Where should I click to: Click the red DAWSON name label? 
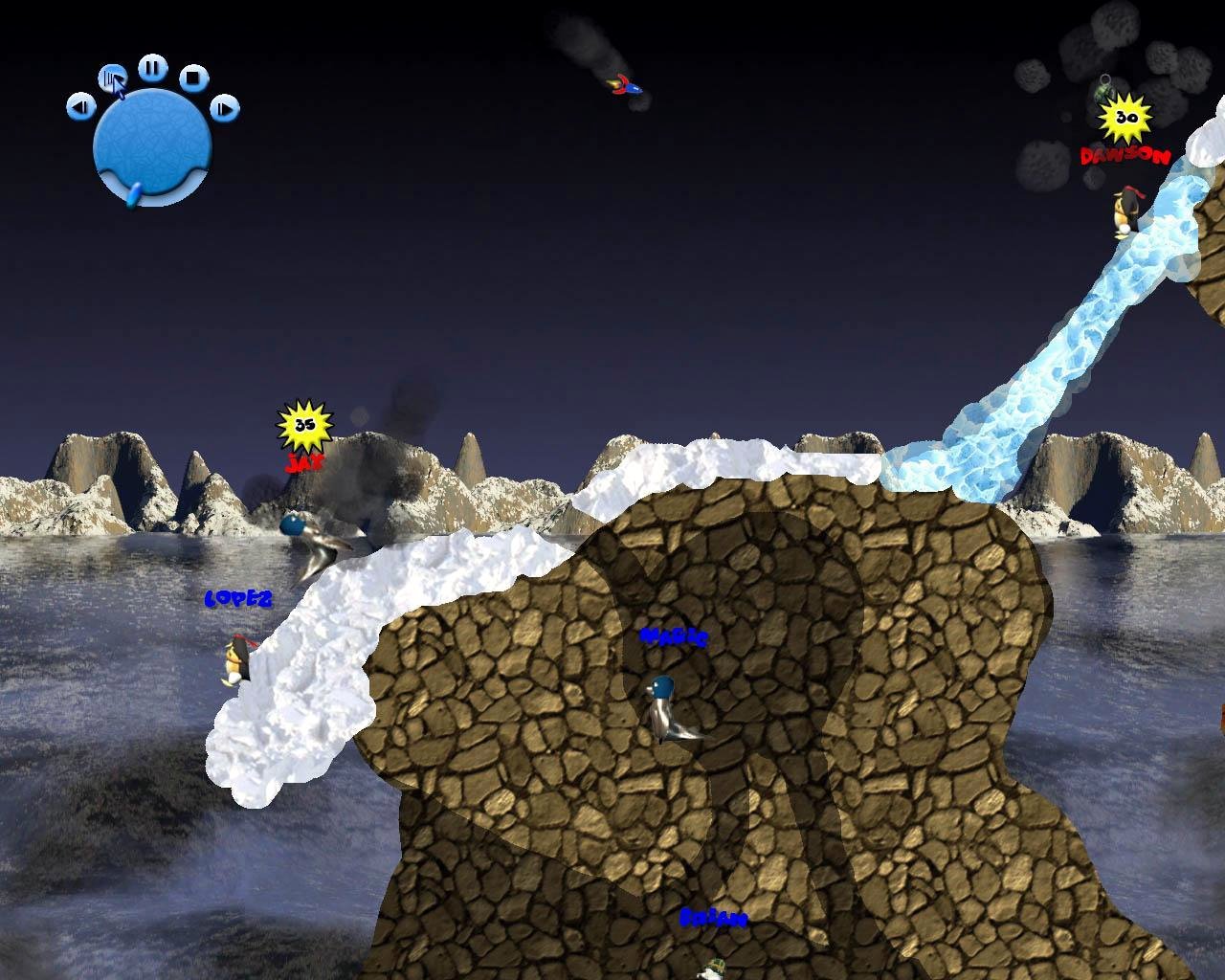[1125, 154]
